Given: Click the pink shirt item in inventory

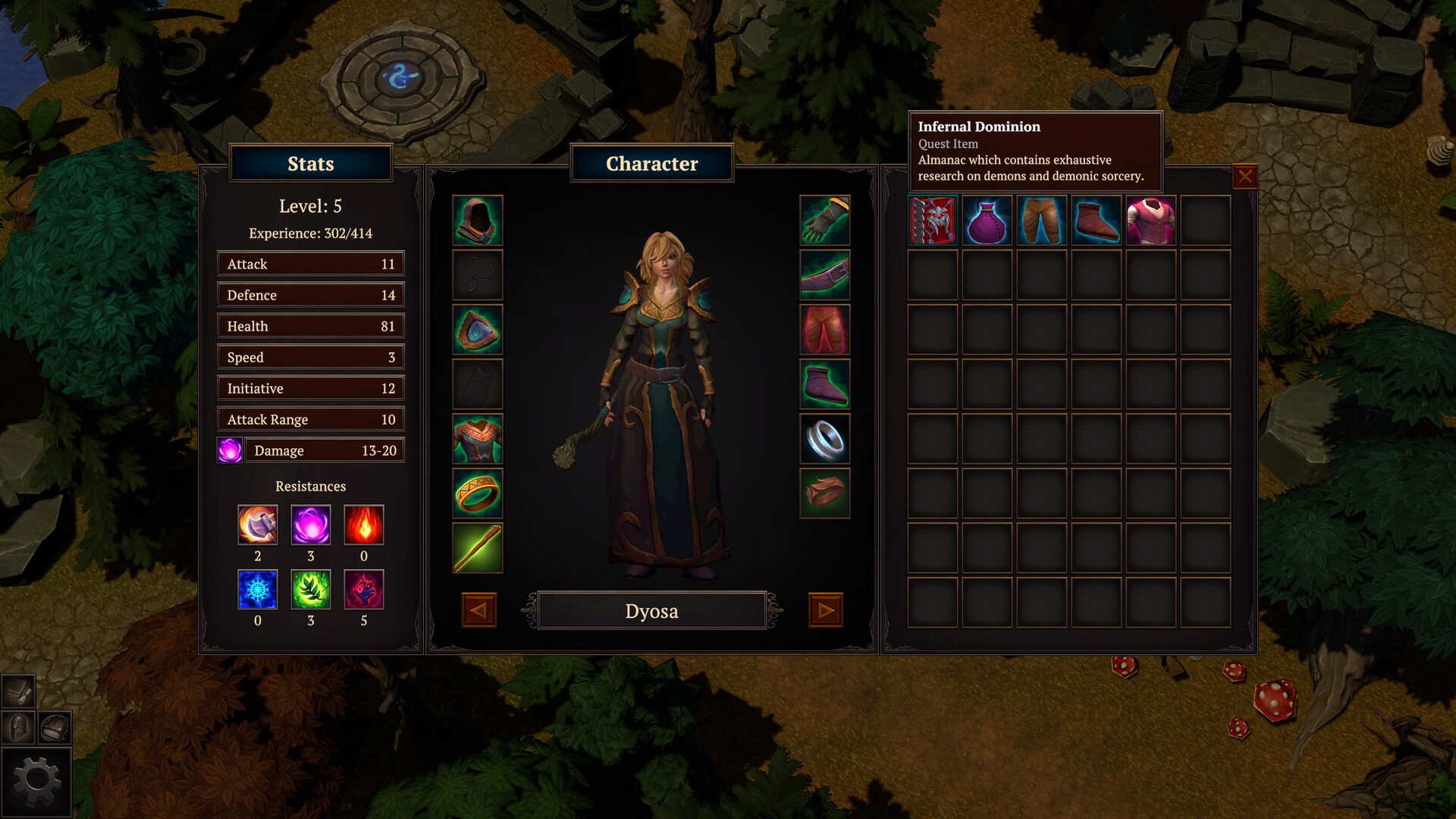Looking at the screenshot, I should coord(1150,220).
